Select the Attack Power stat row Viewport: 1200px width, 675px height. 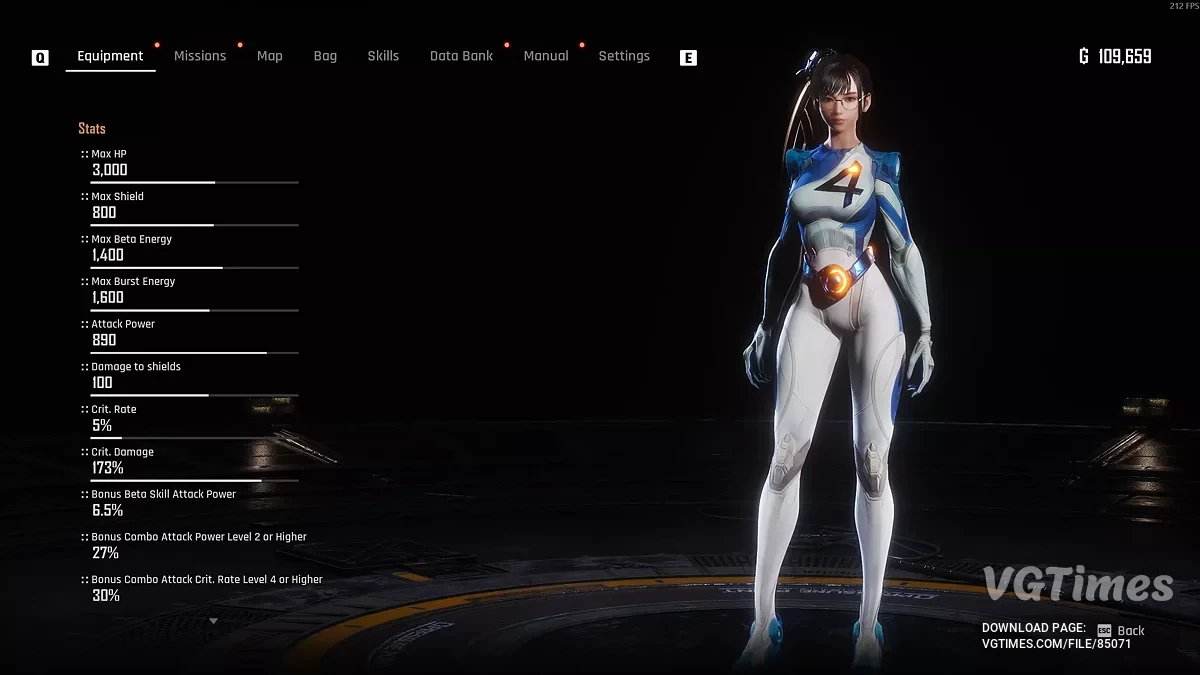tap(190, 333)
